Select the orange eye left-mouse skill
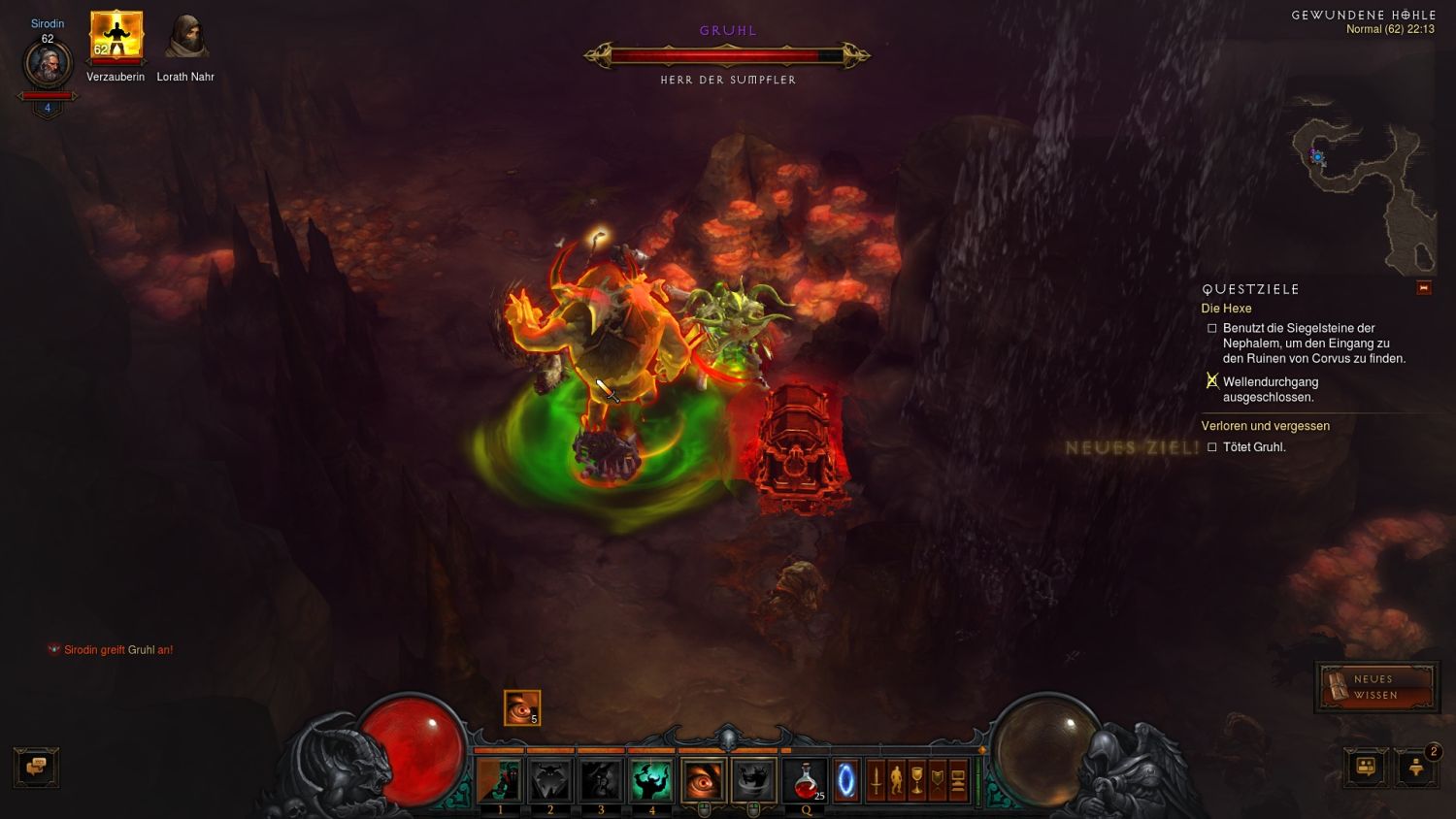Viewport: 1456px width, 819px height. point(703,780)
